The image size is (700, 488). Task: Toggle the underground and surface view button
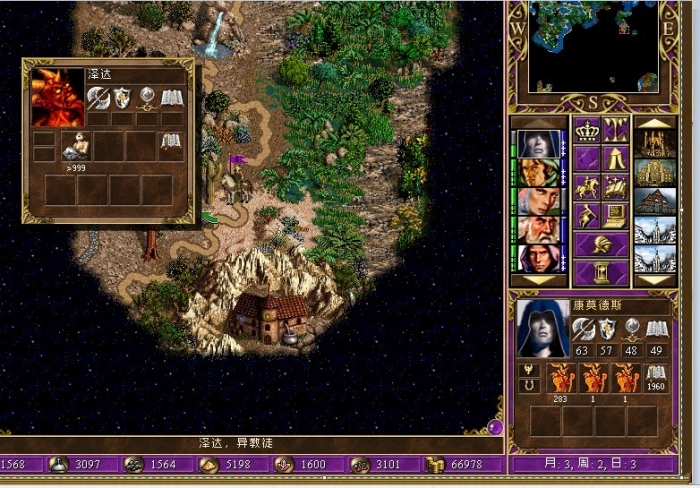[x=615, y=130]
